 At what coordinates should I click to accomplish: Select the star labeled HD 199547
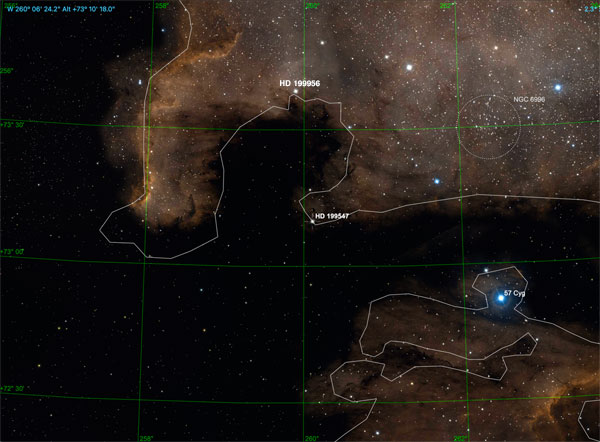click(x=312, y=222)
